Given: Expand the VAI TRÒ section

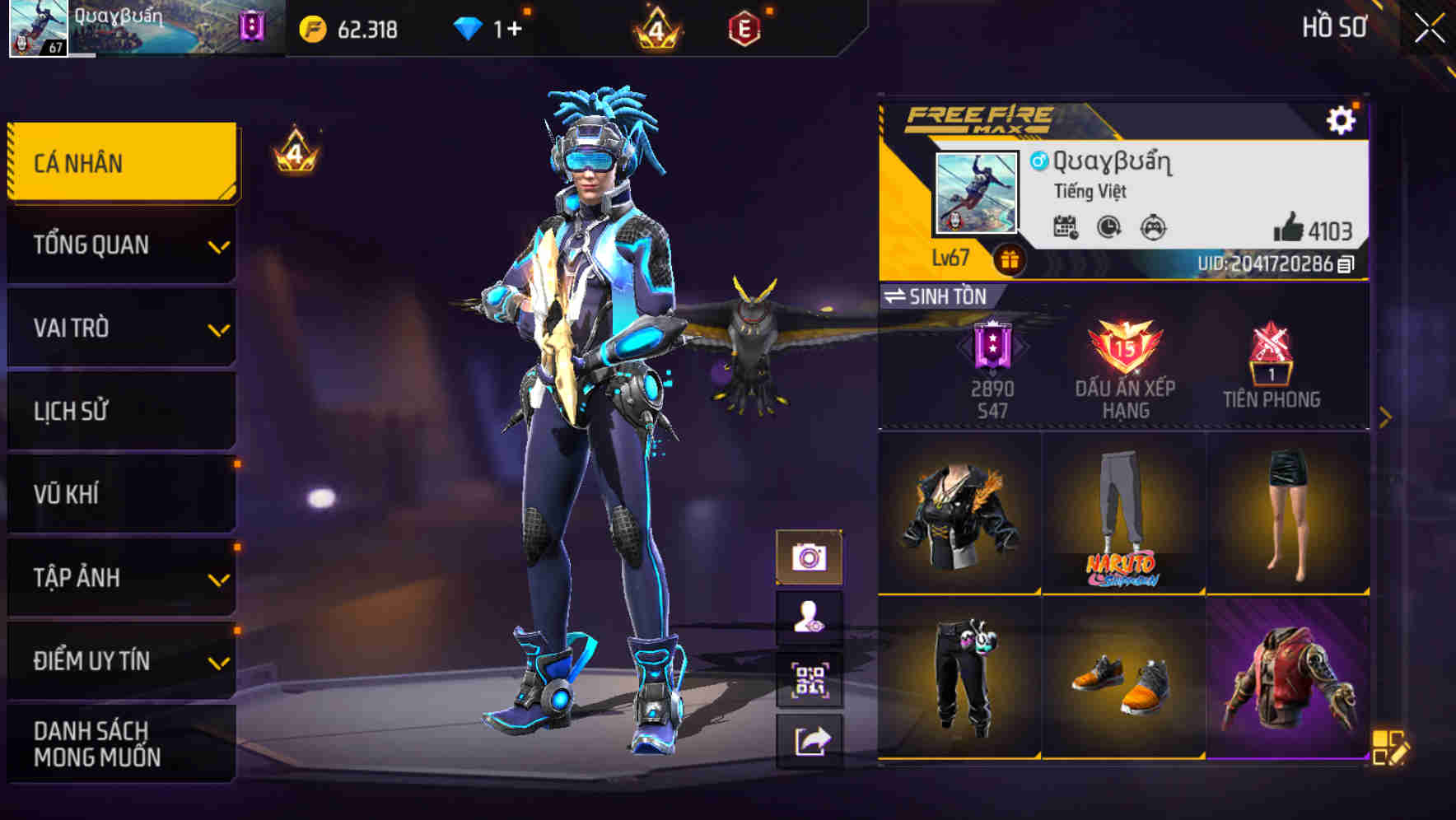Looking at the screenshot, I should pyautogui.click(x=120, y=328).
